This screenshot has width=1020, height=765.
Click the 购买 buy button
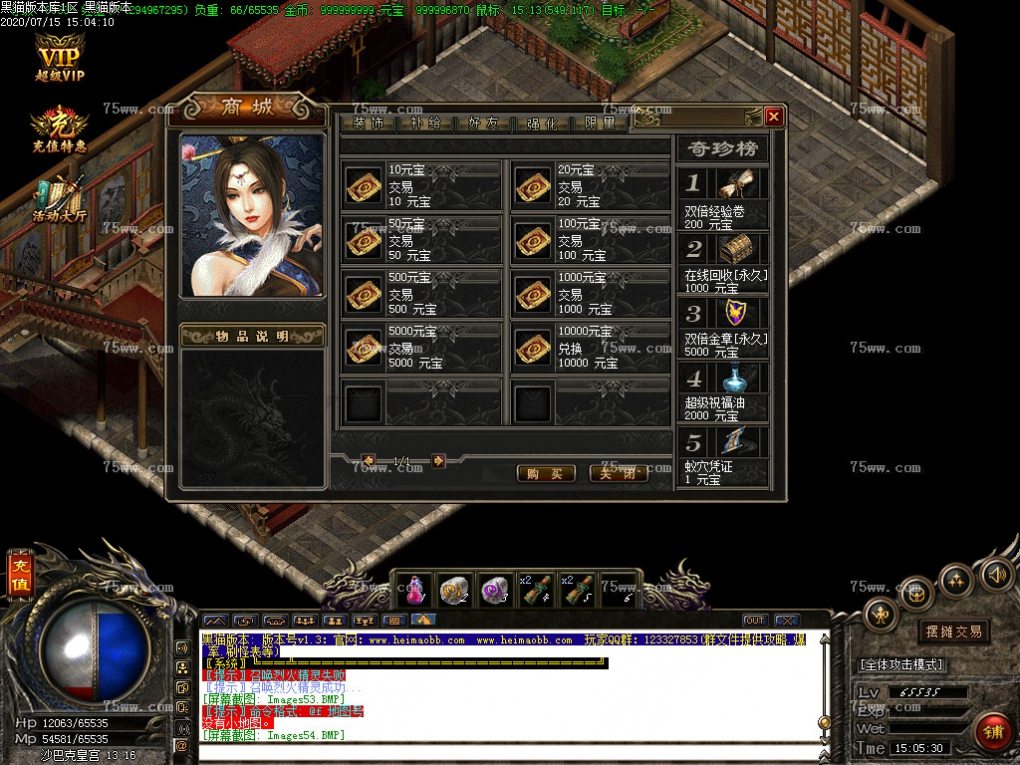click(x=545, y=473)
